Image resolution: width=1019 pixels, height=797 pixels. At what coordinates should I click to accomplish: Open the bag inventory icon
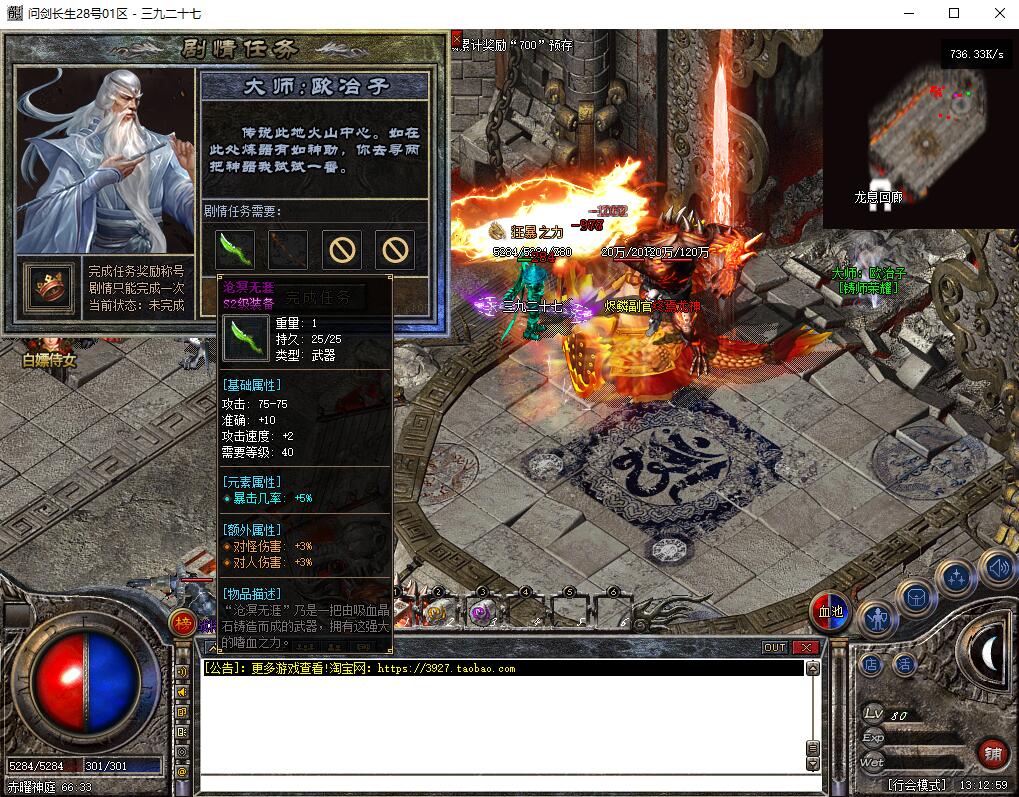click(x=917, y=599)
